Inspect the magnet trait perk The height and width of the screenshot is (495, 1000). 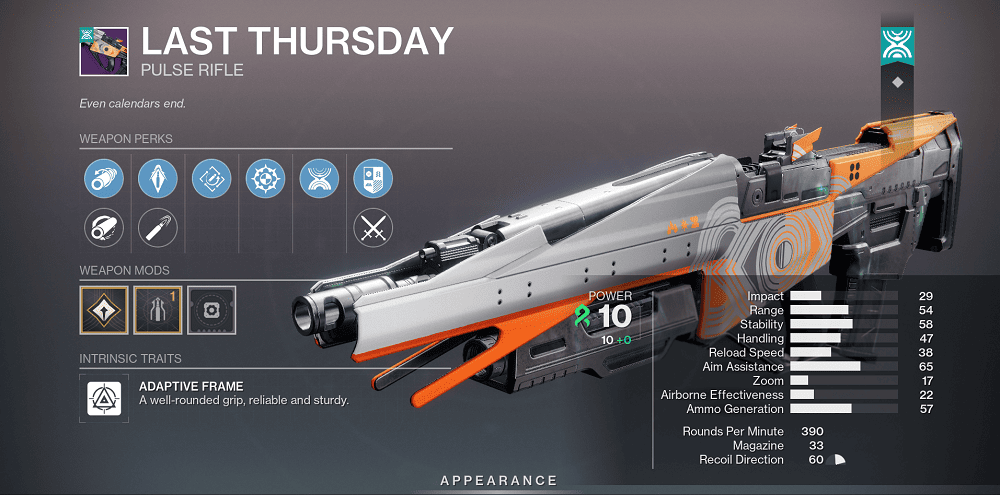[211, 180]
